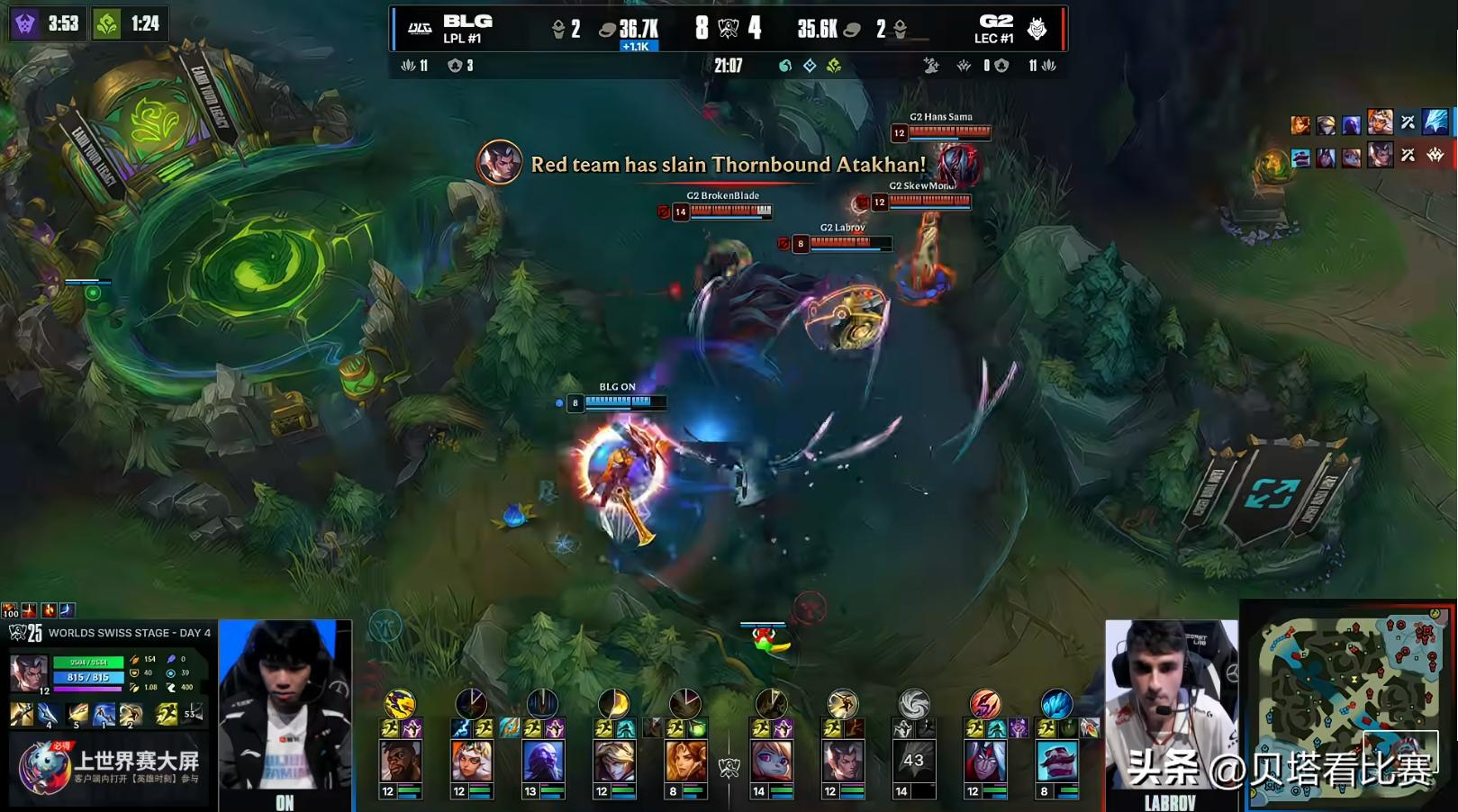Screen dimensions: 1458x812
Task: Click the BLG team logo in scoreboard
Action: pyautogui.click(x=420, y=29)
